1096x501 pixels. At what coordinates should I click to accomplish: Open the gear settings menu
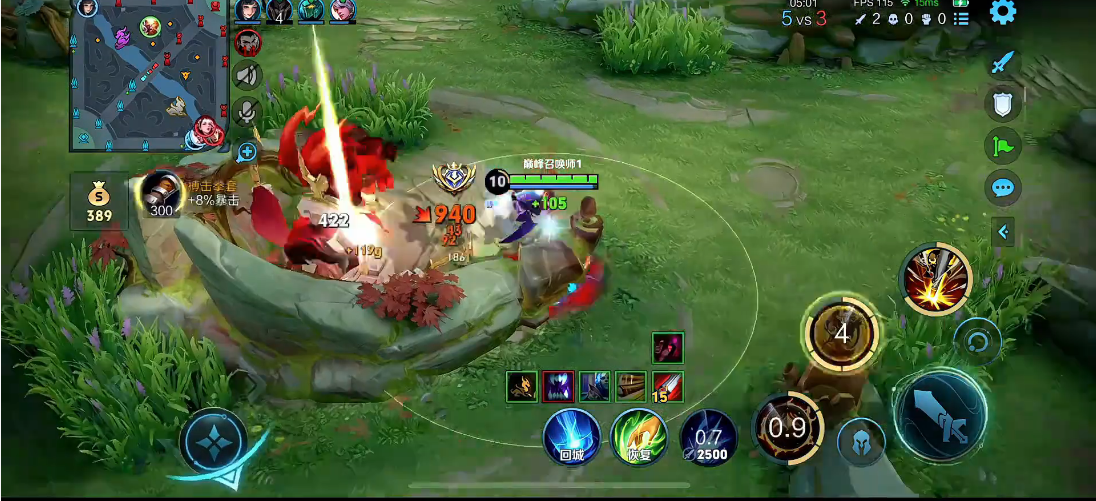click(1002, 12)
